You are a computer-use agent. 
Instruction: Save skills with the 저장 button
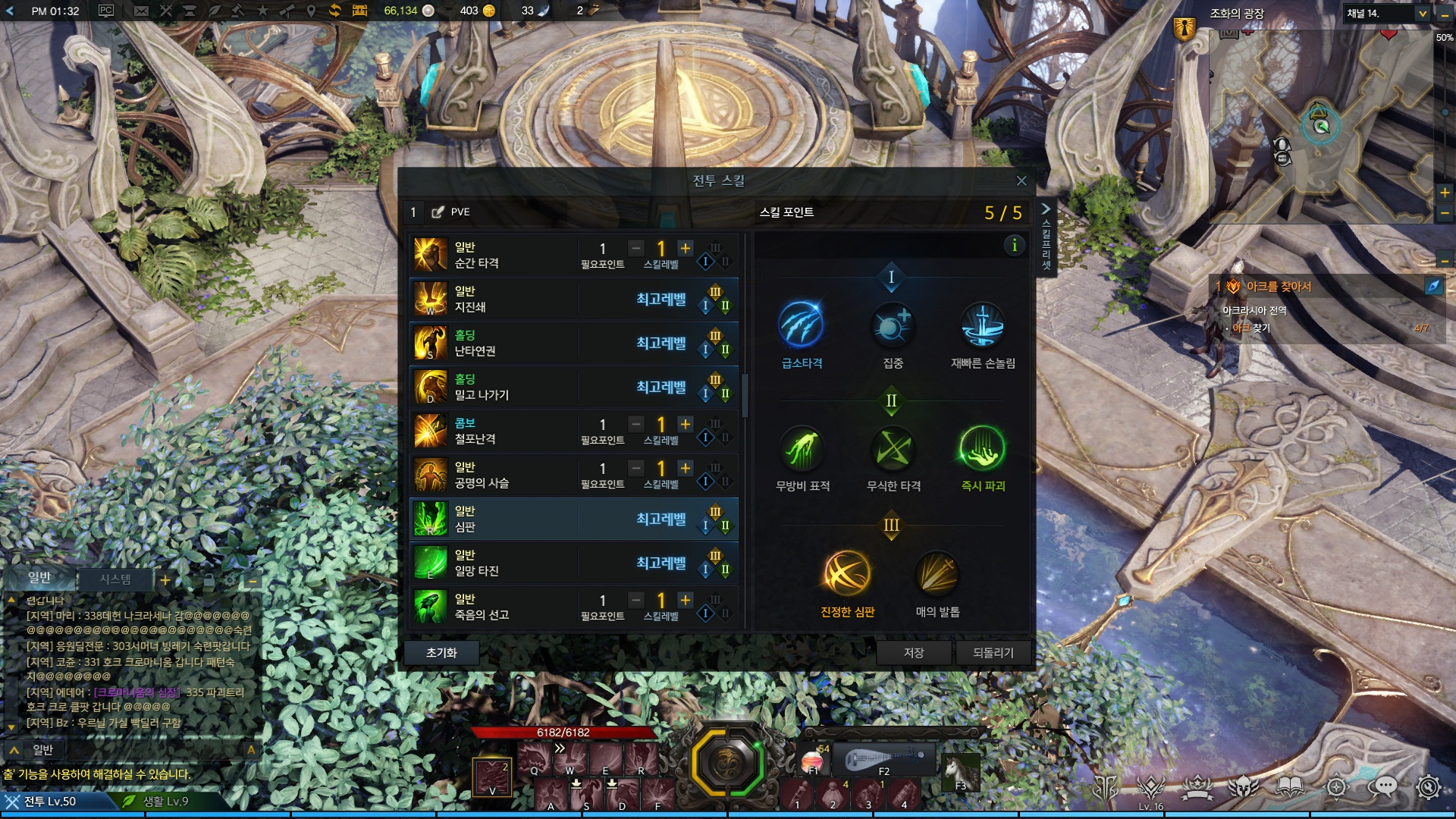[913, 653]
